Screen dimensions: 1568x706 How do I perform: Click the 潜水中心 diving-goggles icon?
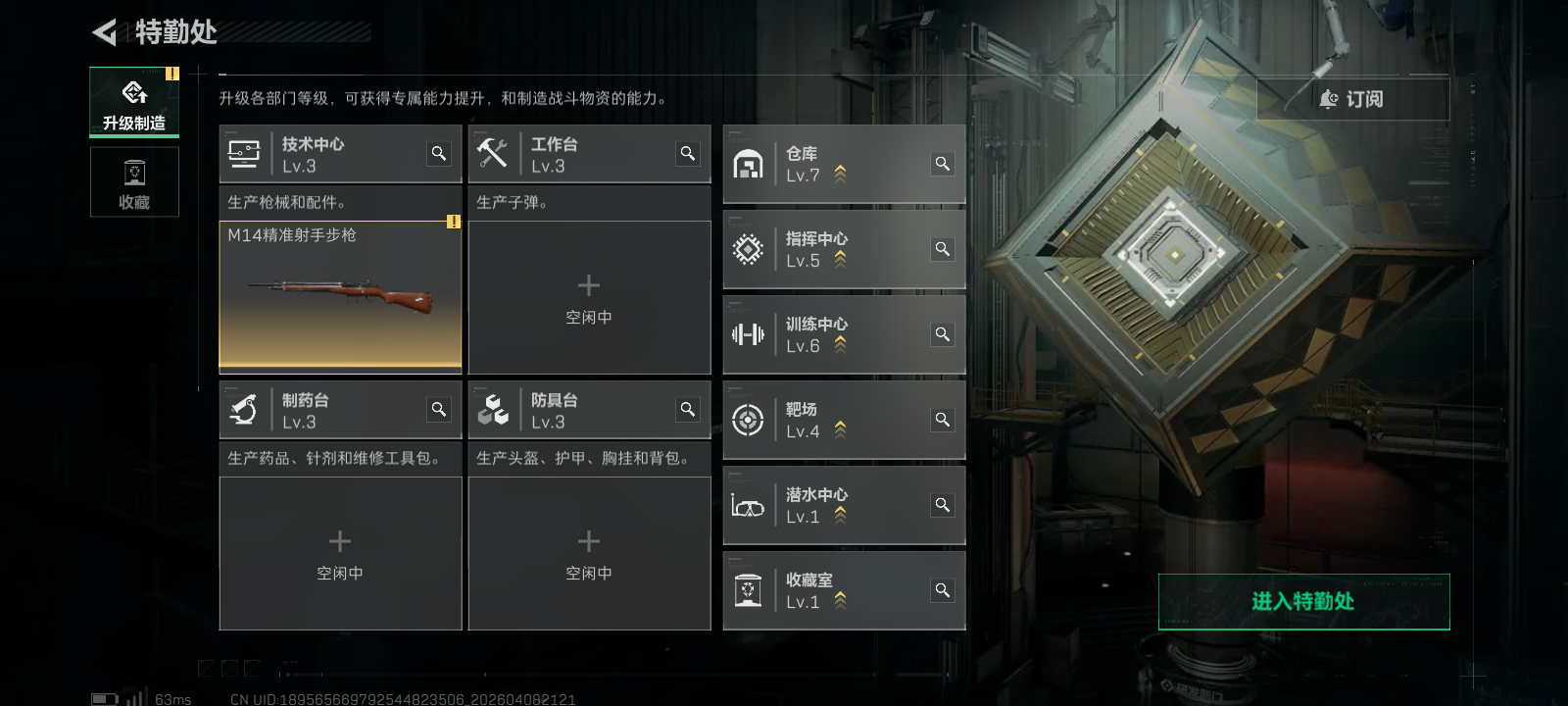(749, 505)
